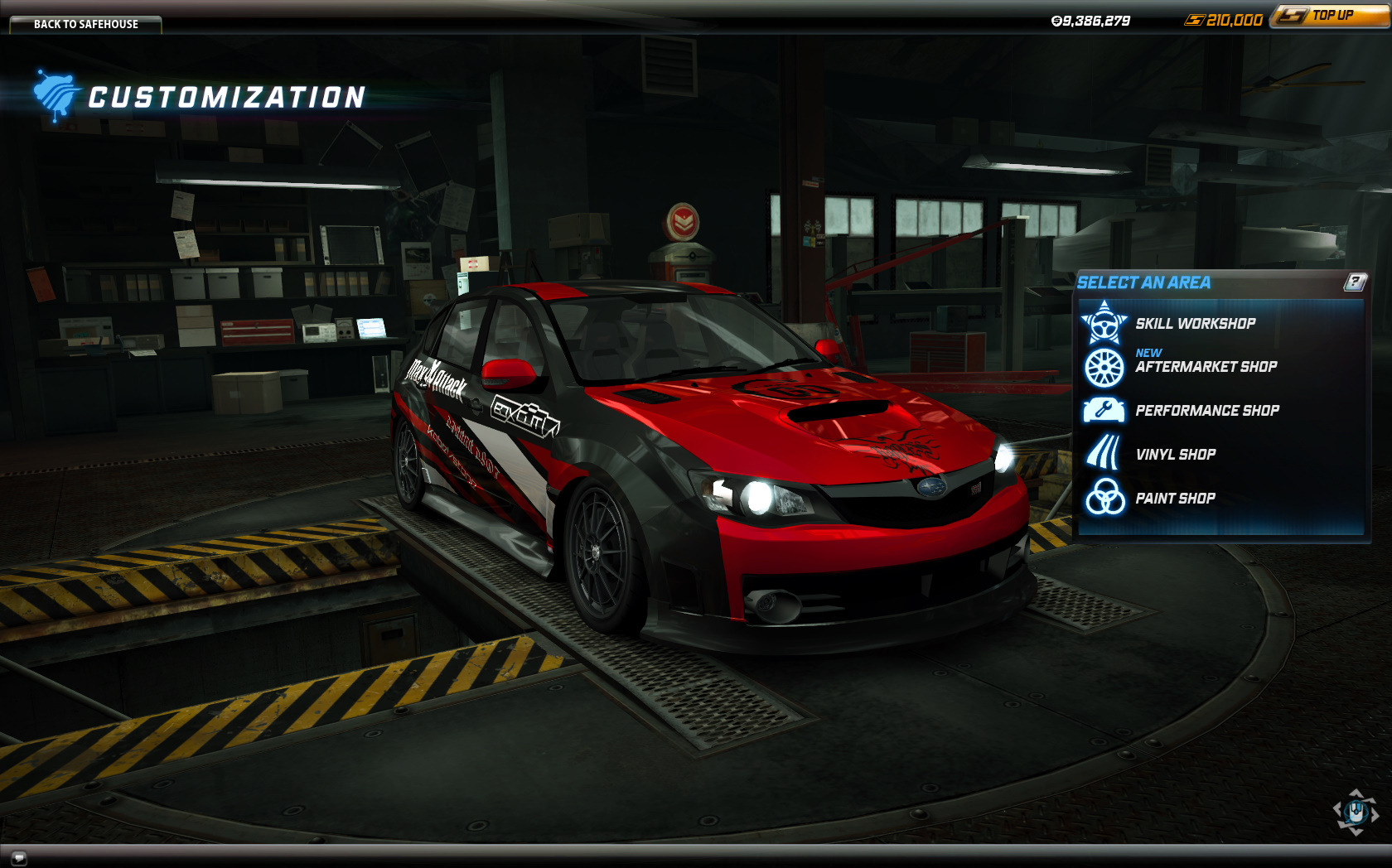Screen dimensions: 1392x868
Task: Open the Skill Workshop area
Action: click(1194, 324)
